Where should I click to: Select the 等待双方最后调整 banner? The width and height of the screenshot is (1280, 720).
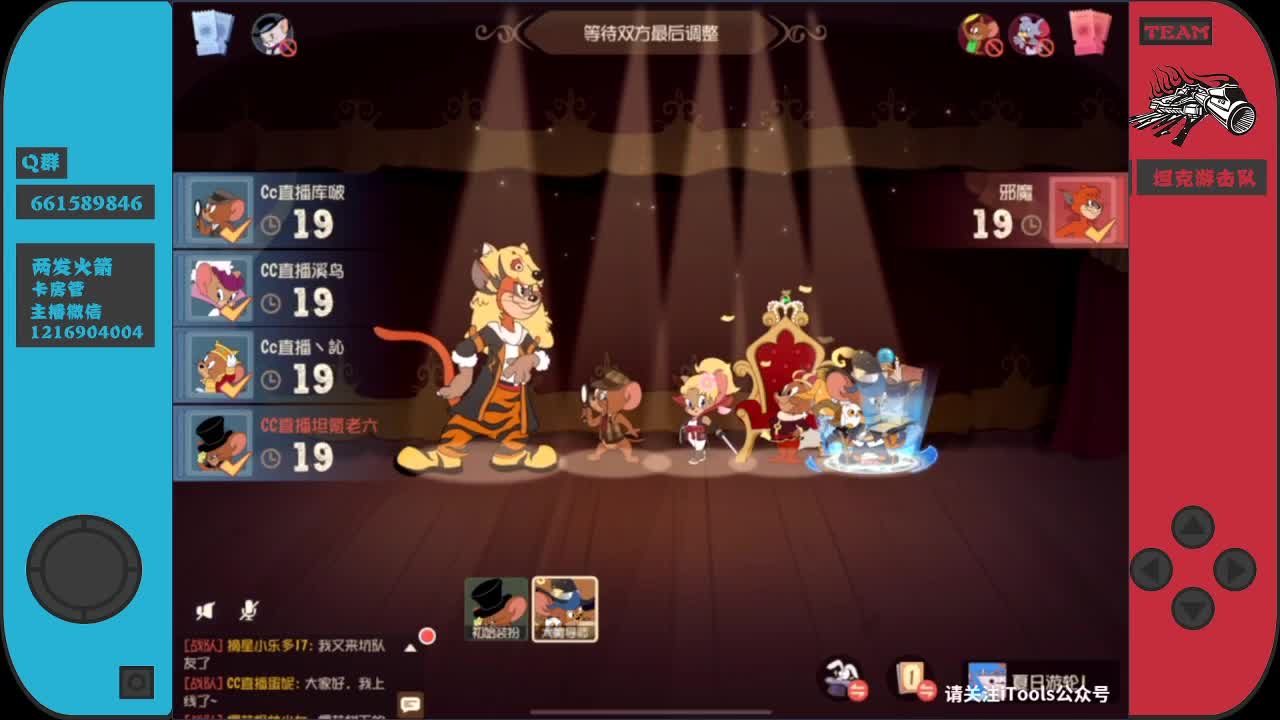click(648, 31)
